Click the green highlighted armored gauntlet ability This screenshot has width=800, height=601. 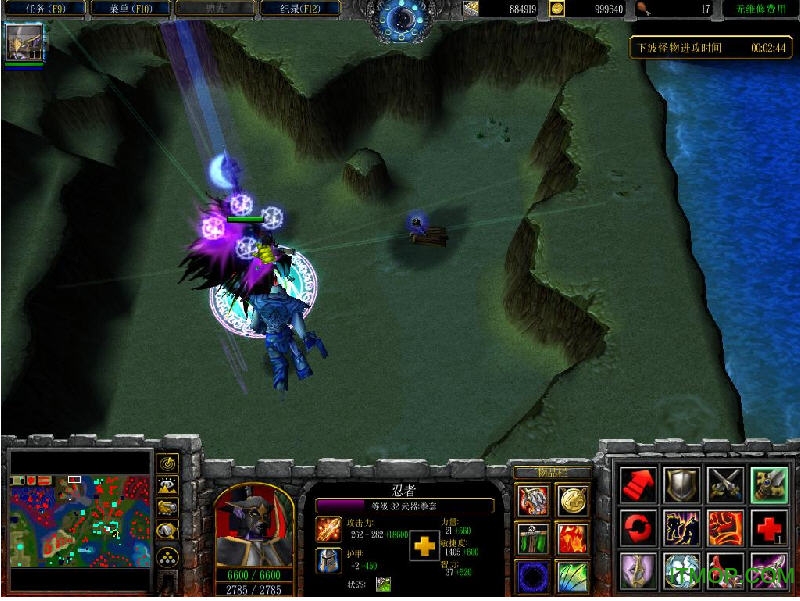[x=768, y=485]
